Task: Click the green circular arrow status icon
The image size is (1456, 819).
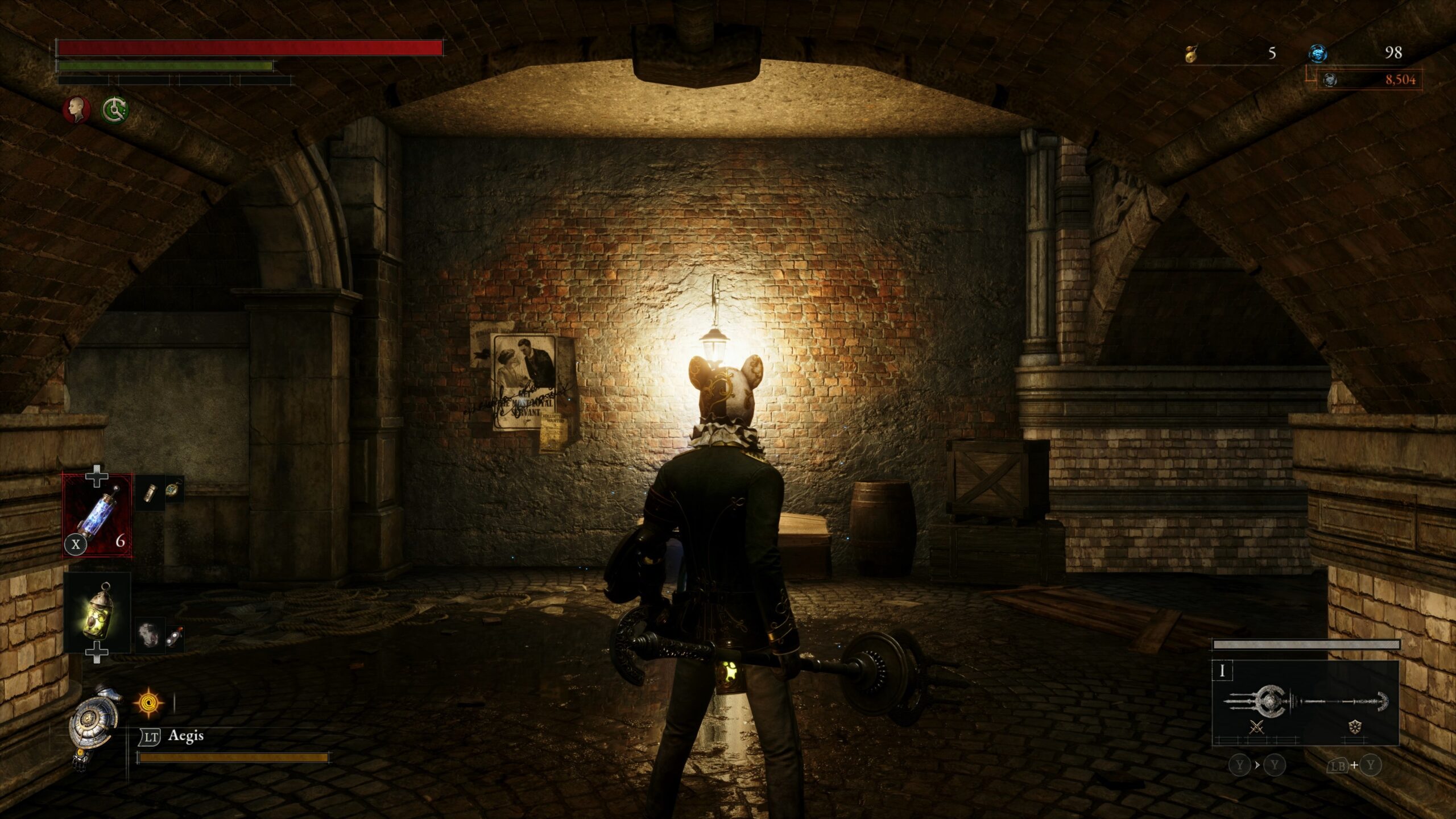Action: 115,109
